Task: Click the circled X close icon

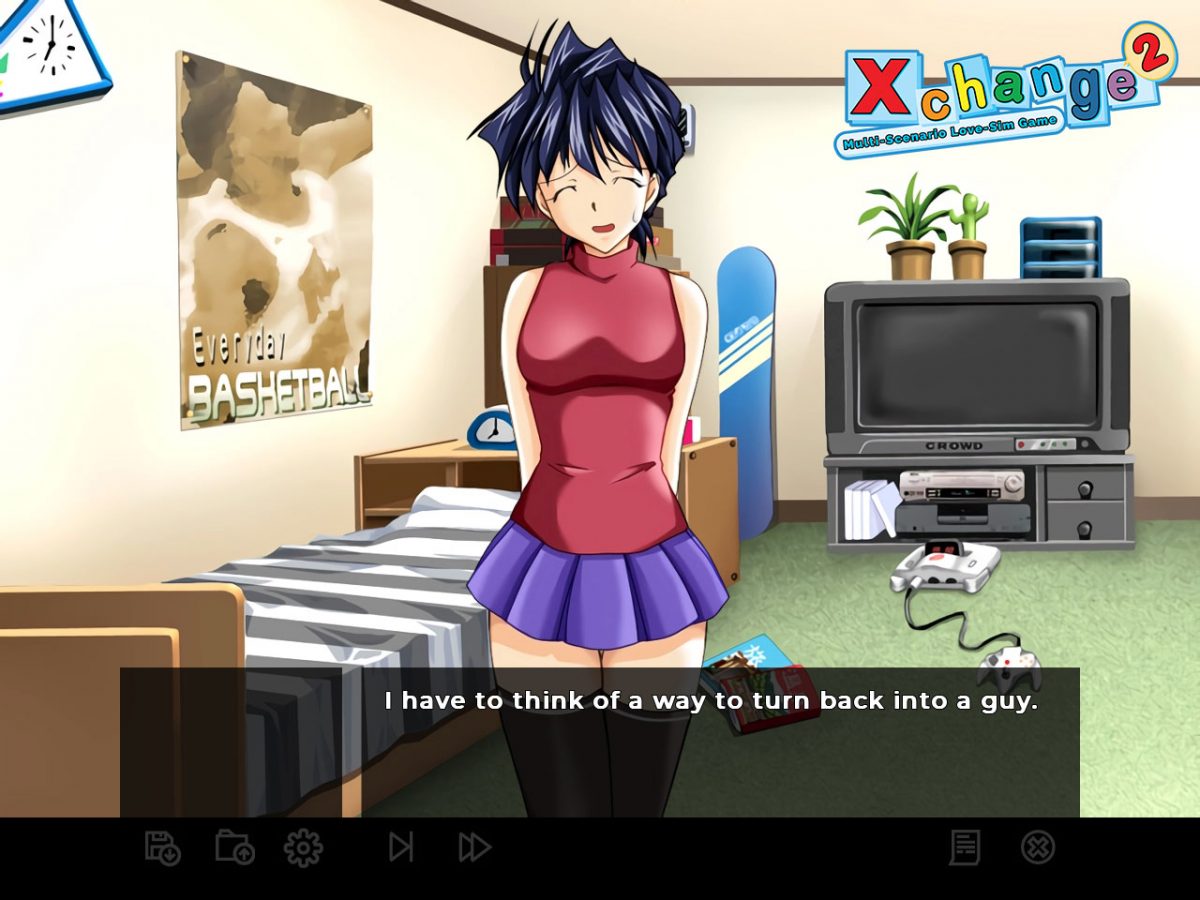Action: click(1038, 848)
